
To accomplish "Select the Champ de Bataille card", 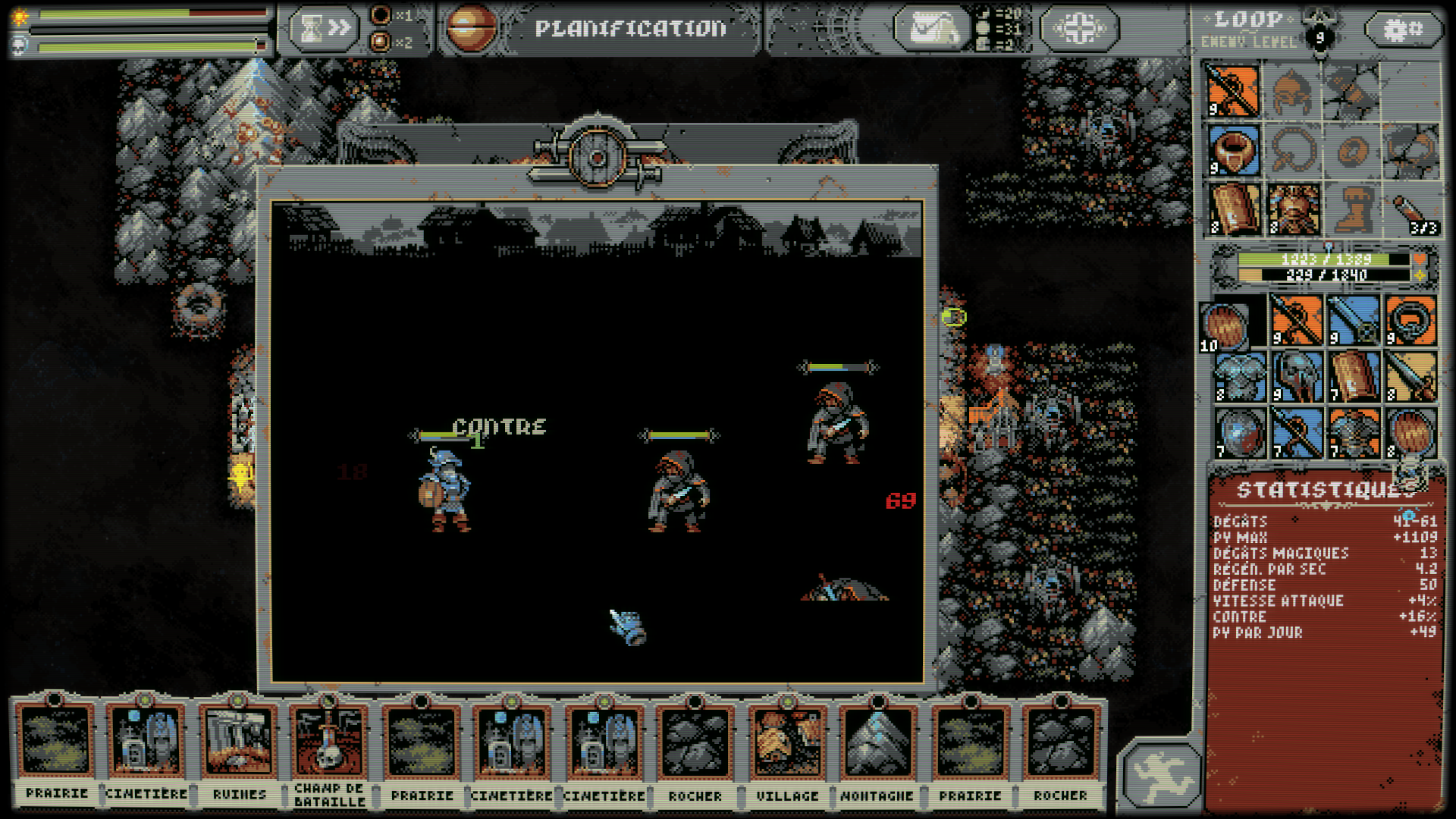I will [330, 751].
